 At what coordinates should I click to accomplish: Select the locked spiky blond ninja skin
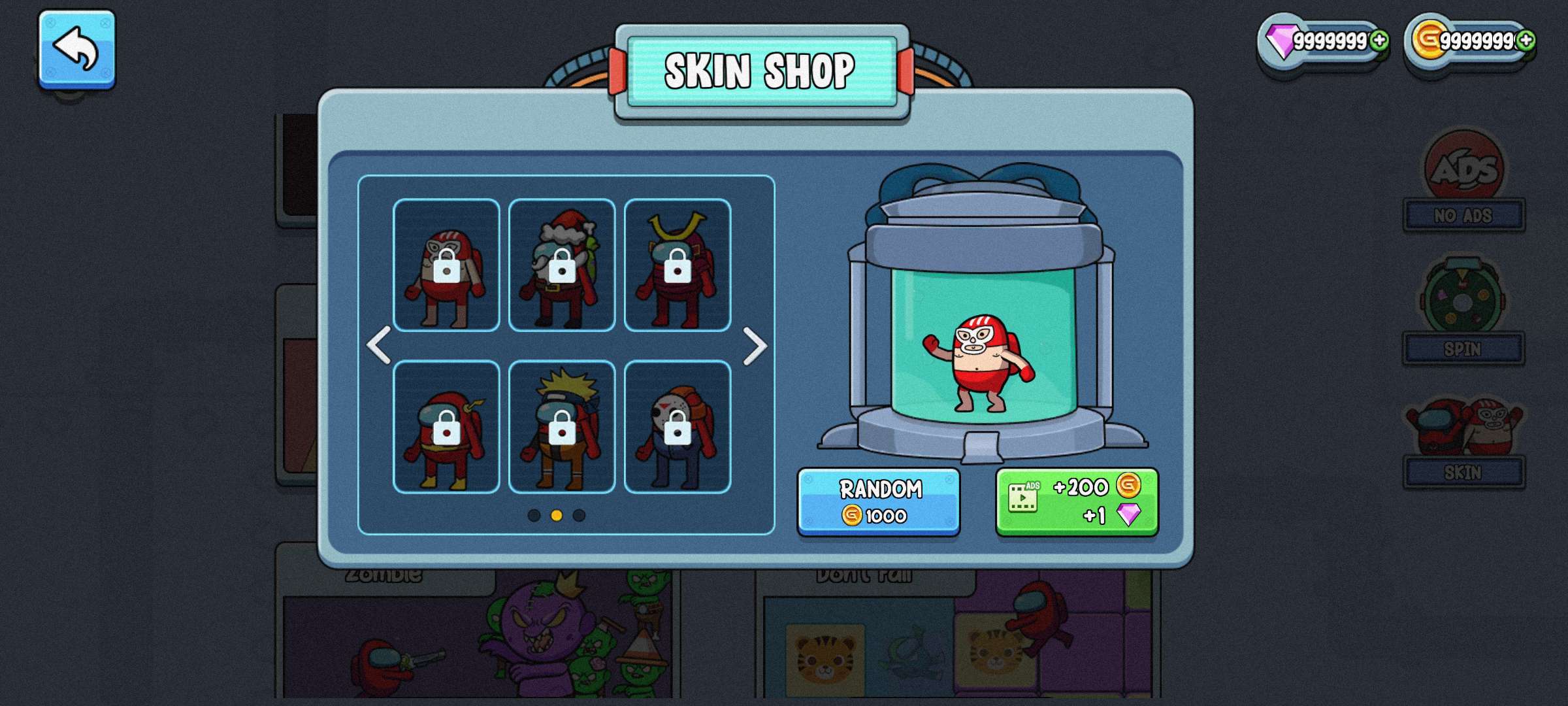pos(562,426)
